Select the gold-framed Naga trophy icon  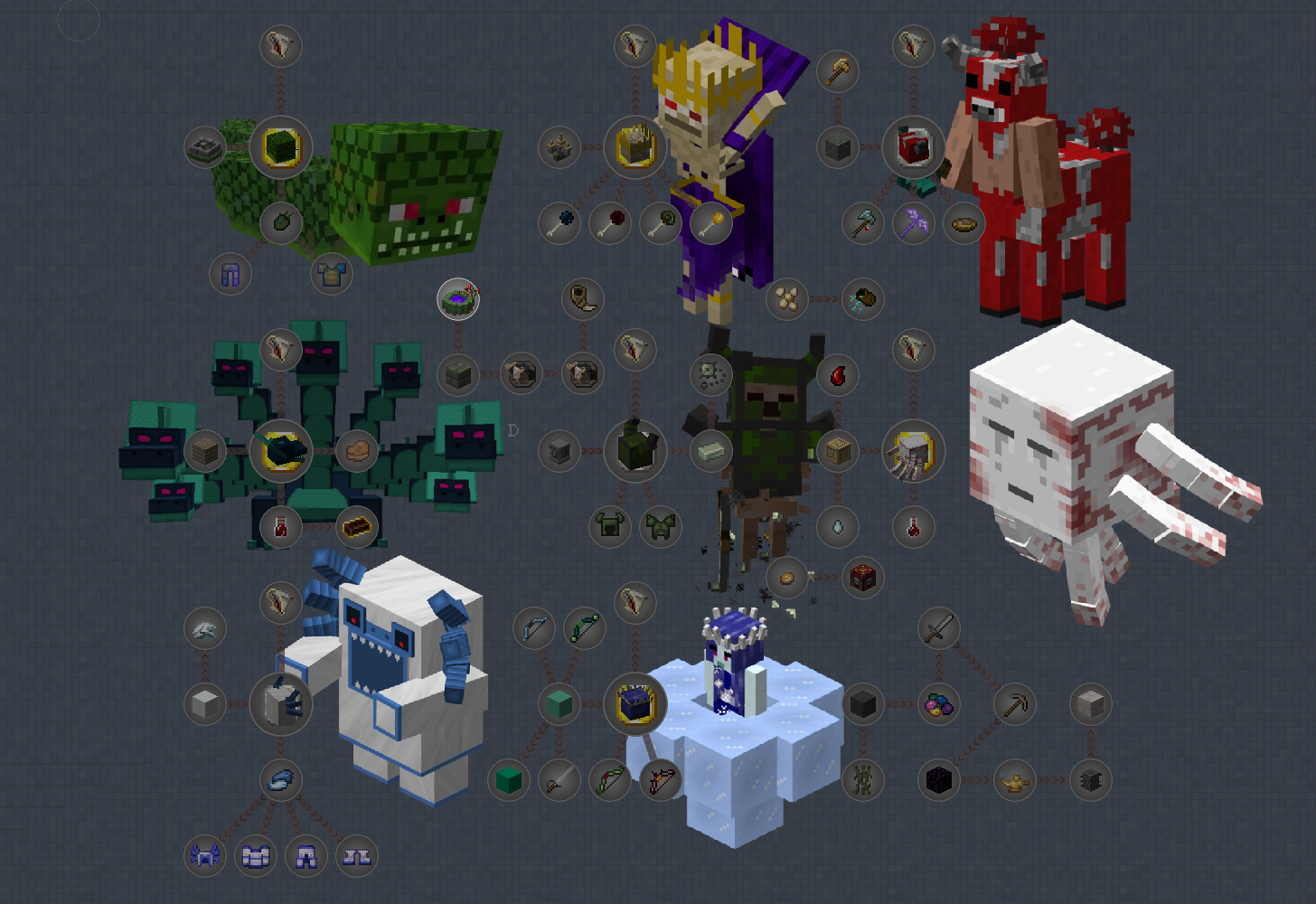click(x=281, y=146)
